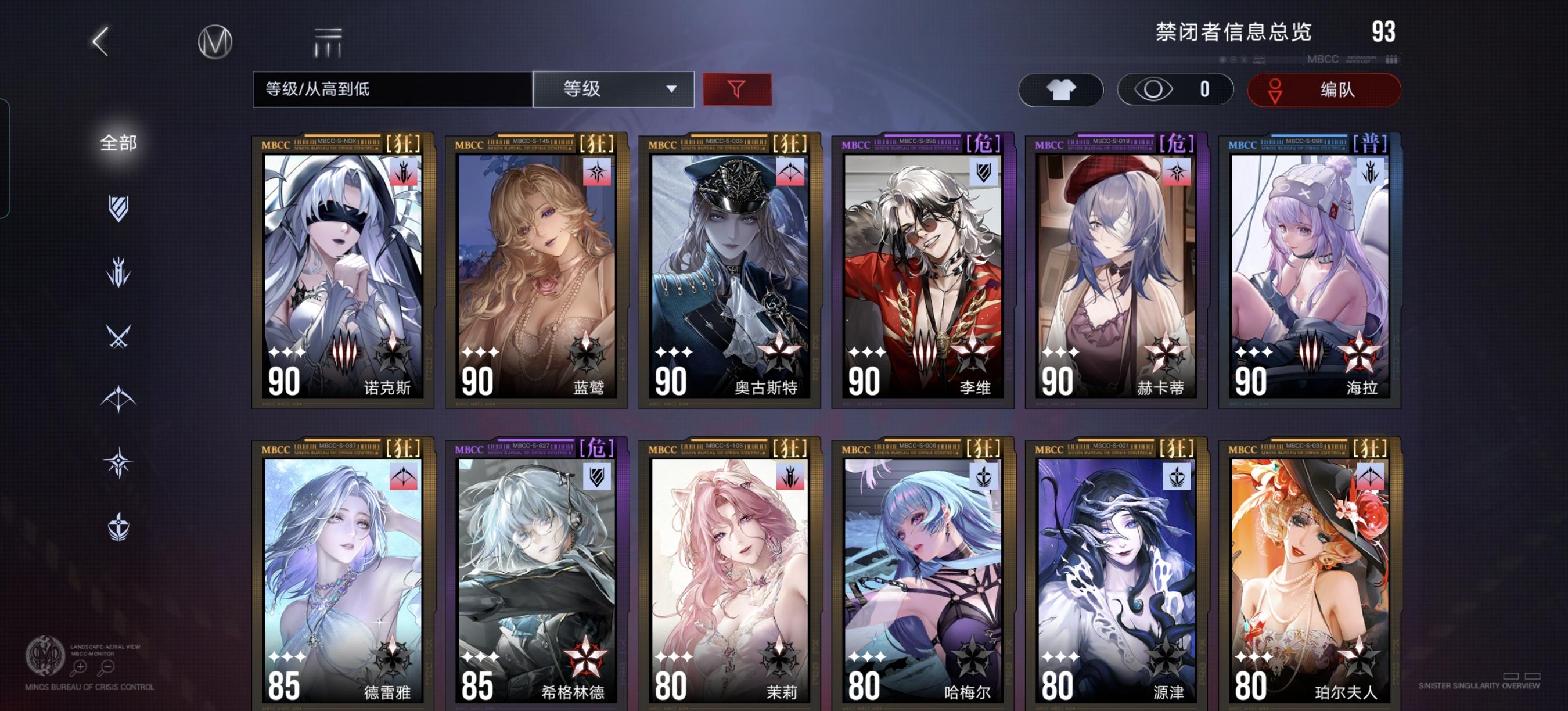Select the bow class filter icon

click(x=117, y=398)
